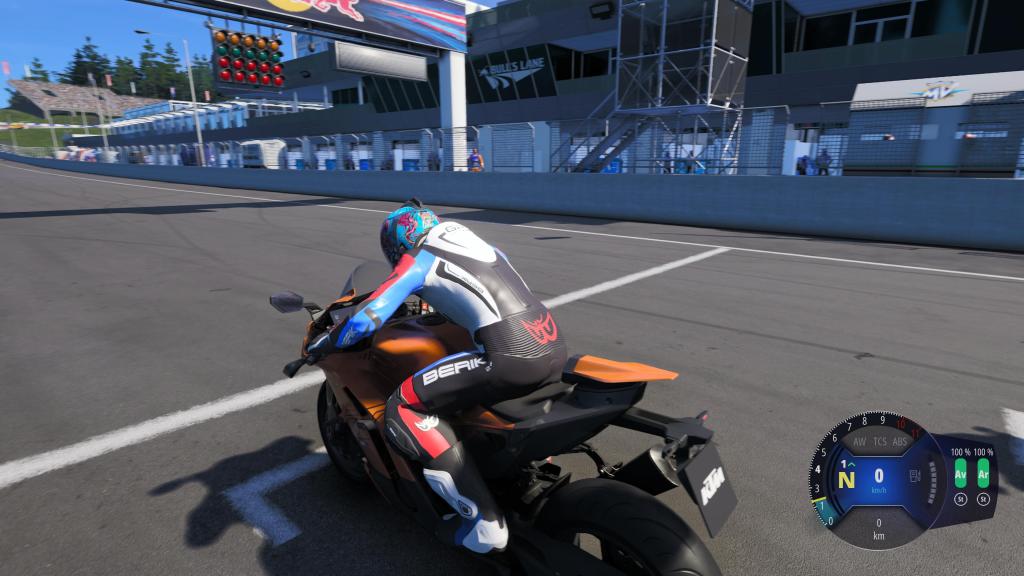The width and height of the screenshot is (1024, 576).
Task: Select the ABS indicator on the gauge
Action: point(899,441)
